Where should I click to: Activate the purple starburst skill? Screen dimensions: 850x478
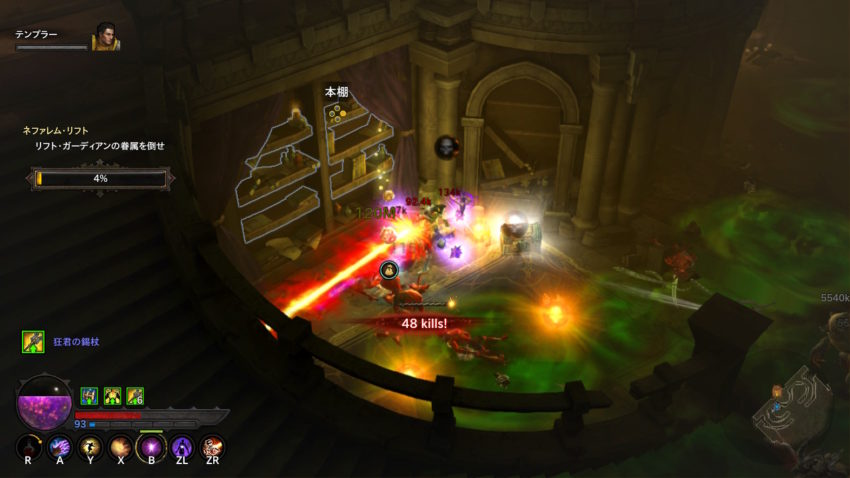pyautogui.click(x=151, y=447)
